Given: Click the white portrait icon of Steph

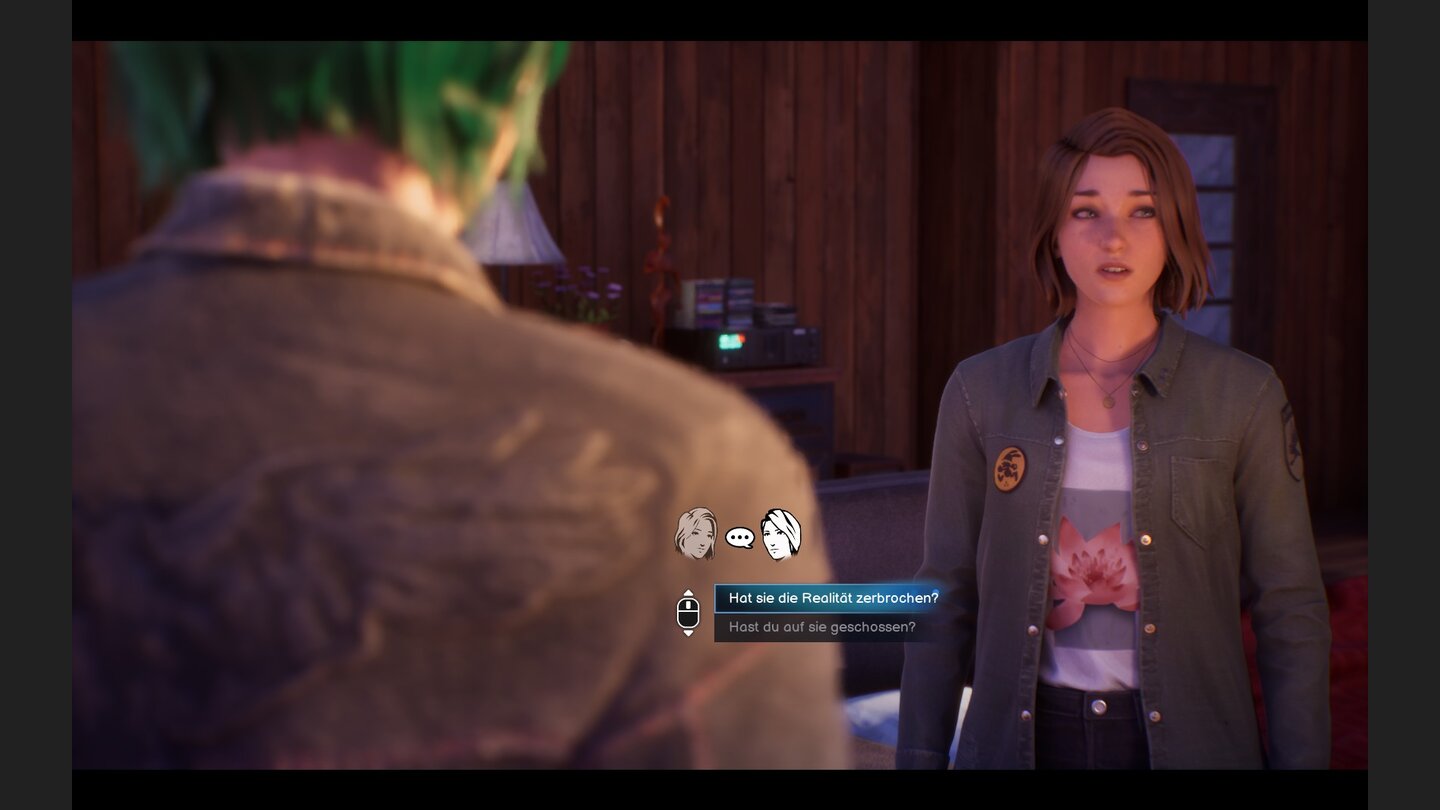Looking at the screenshot, I should [x=778, y=535].
